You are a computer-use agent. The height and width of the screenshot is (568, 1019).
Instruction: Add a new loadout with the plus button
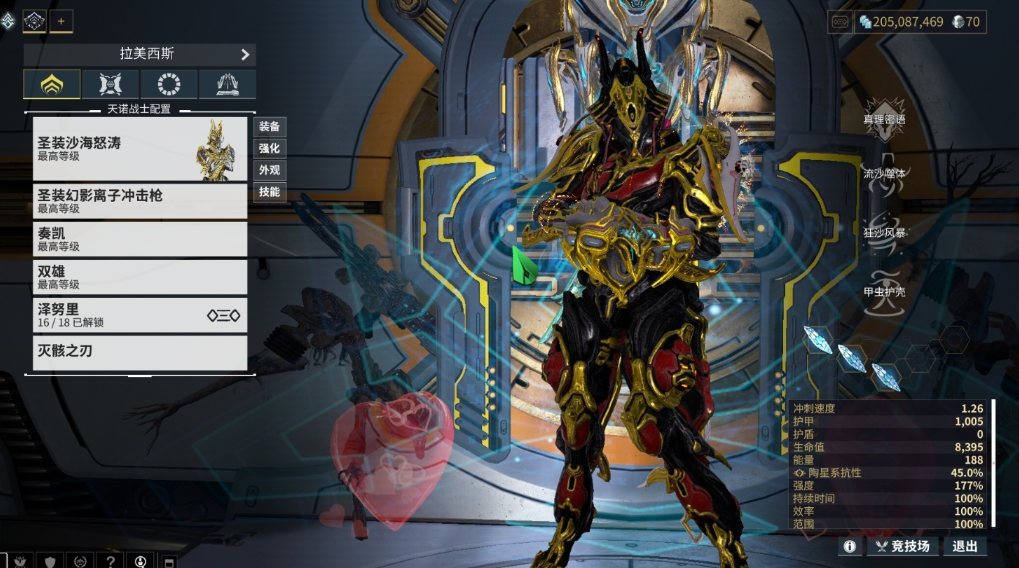pyautogui.click(x=61, y=21)
